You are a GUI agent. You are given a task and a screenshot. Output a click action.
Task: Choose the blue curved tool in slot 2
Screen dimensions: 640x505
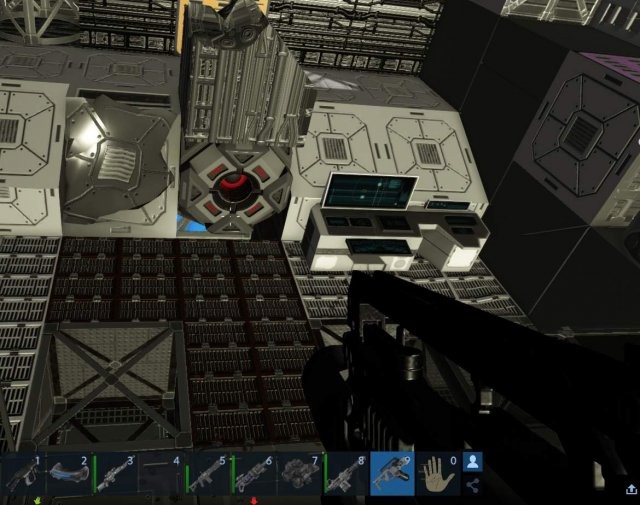tap(68, 474)
